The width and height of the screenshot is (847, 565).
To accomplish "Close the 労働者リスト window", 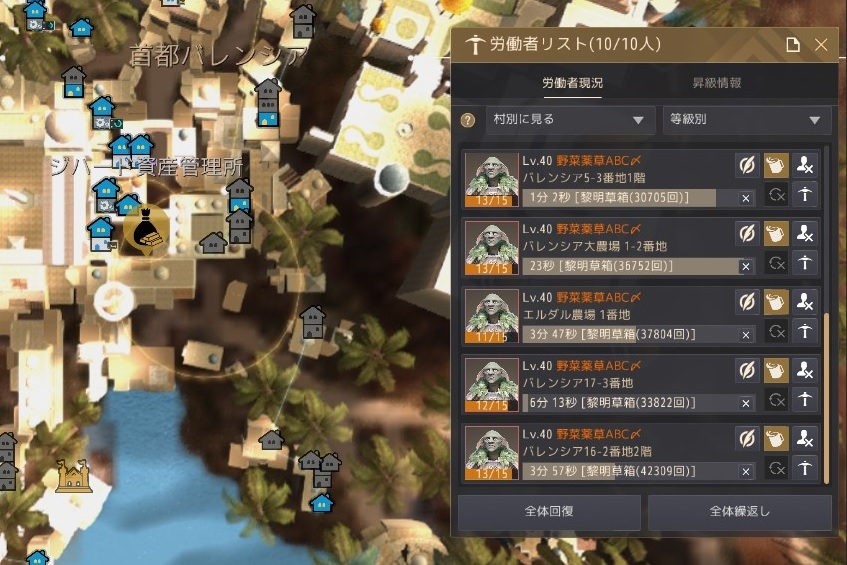I will coord(821,45).
